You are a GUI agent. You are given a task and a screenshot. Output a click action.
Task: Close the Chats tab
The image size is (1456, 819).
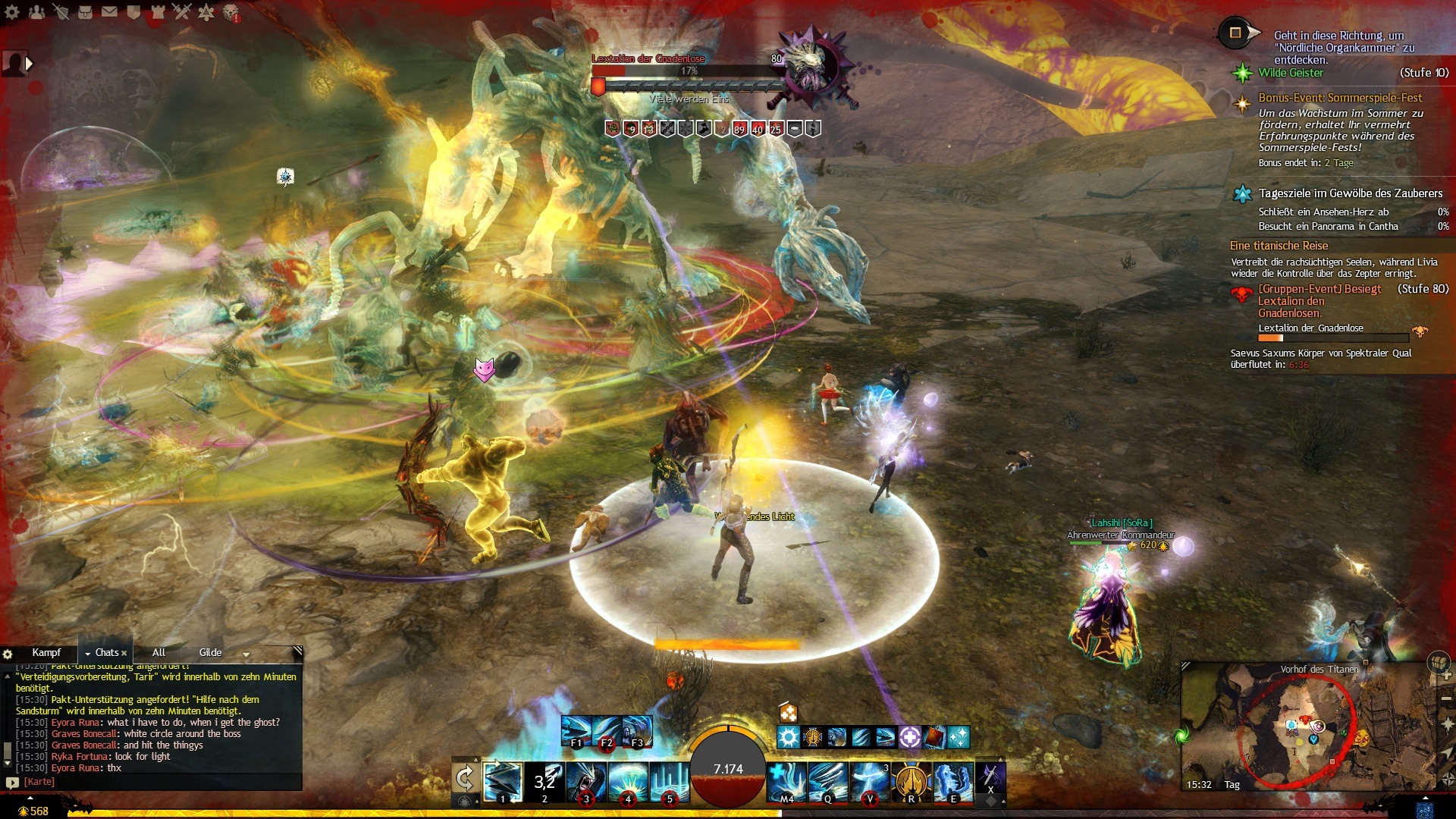(124, 653)
